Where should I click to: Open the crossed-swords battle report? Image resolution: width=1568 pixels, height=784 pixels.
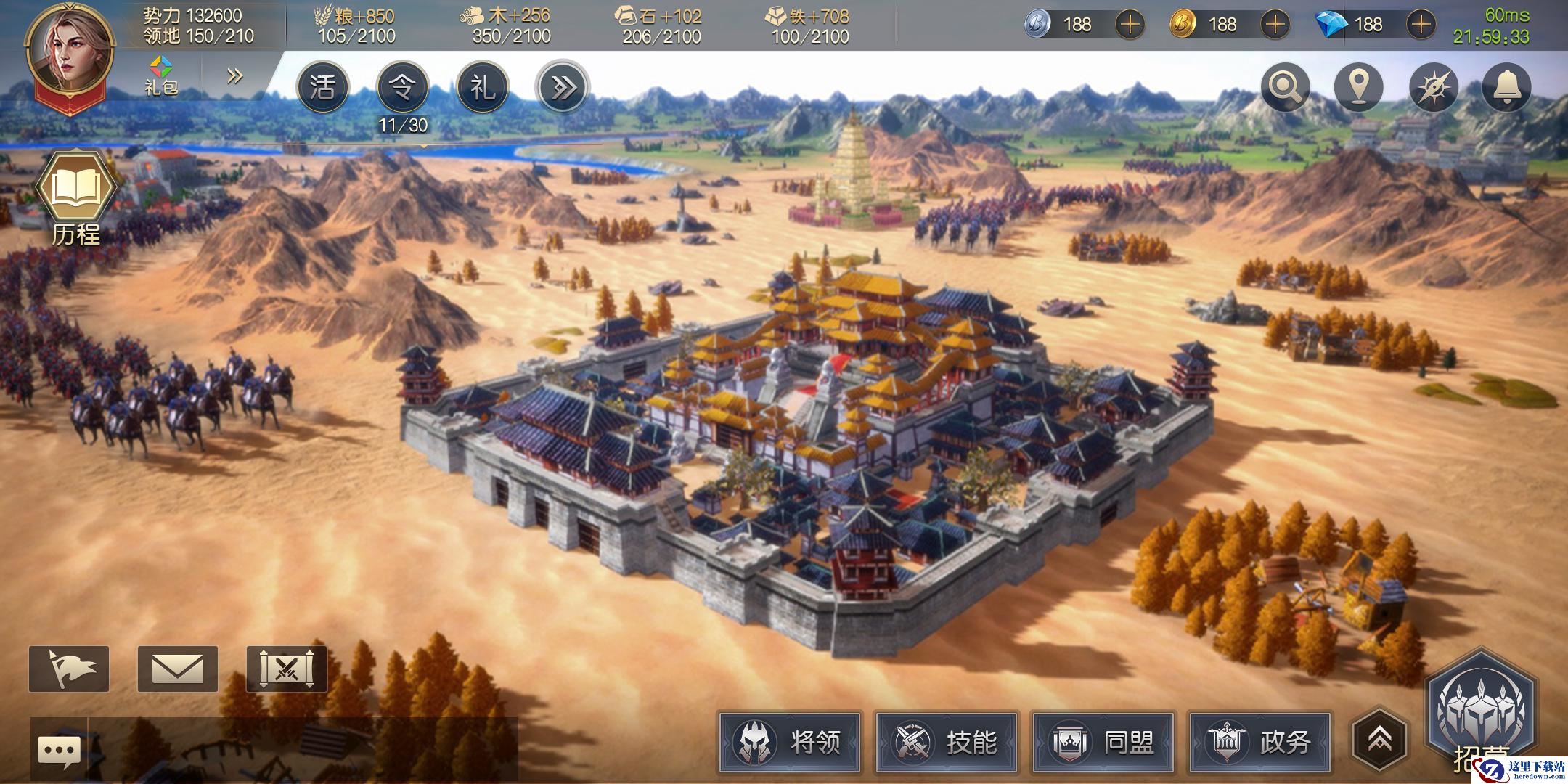pyautogui.click(x=287, y=669)
